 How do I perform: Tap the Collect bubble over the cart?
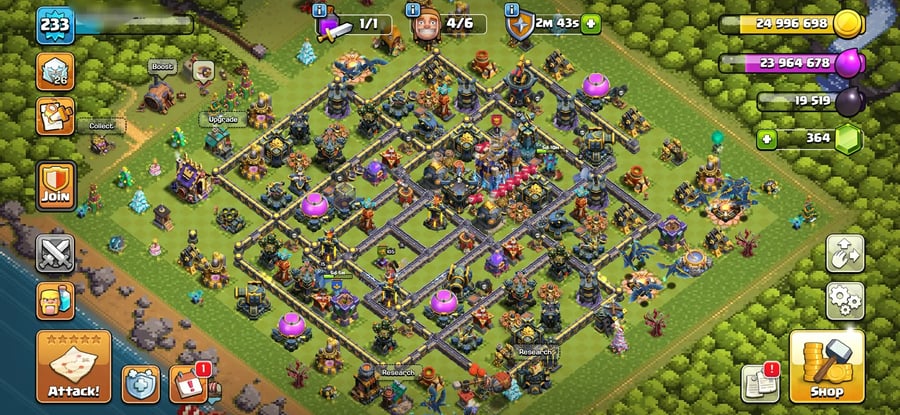[102, 126]
